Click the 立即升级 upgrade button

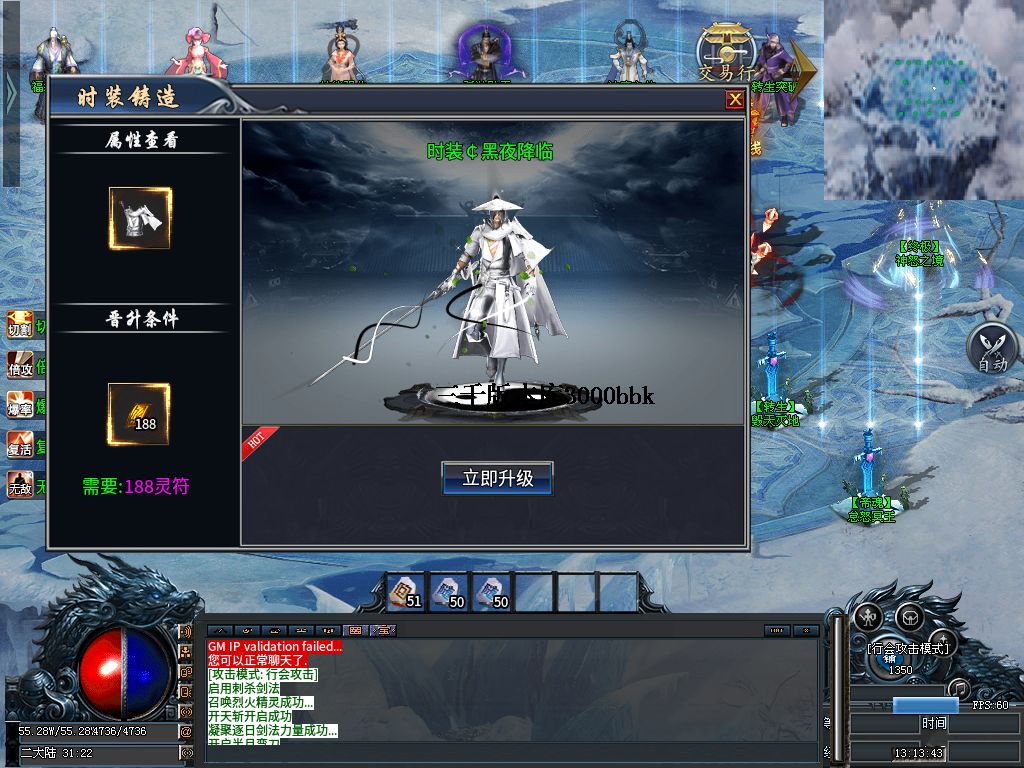pyautogui.click(x=497, y=478)
